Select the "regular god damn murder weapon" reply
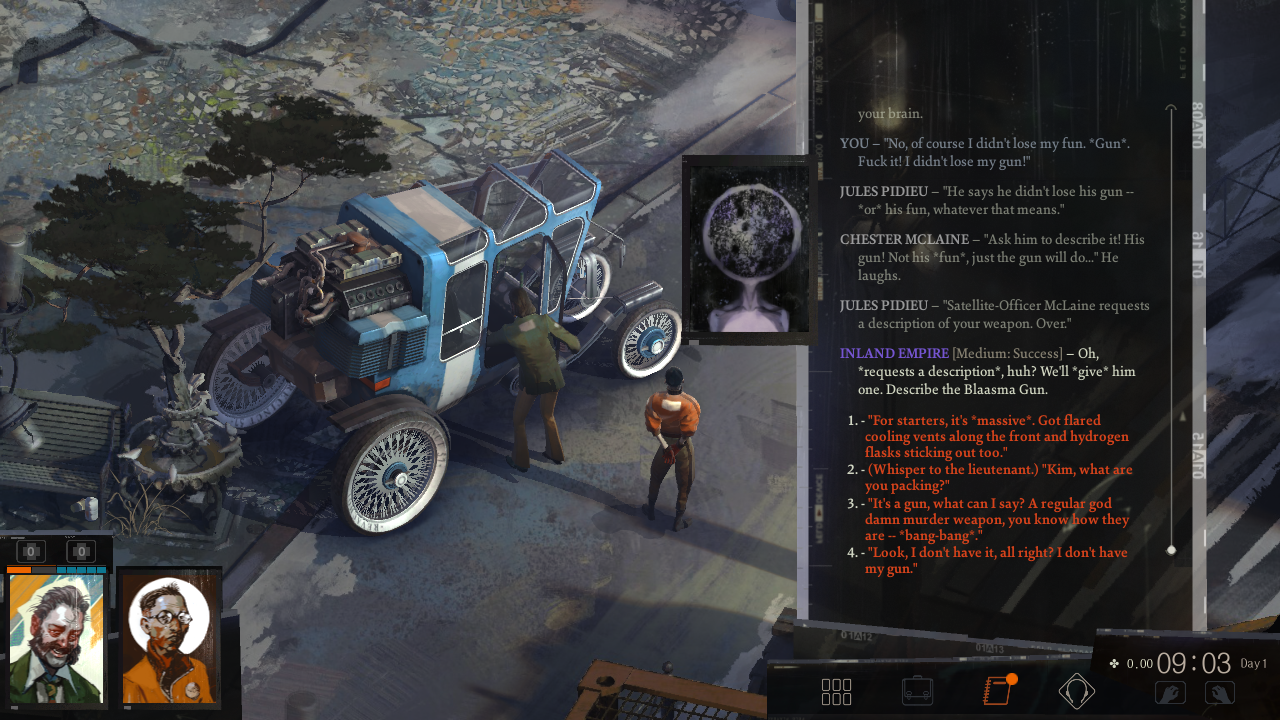 (x=997, y=519)
